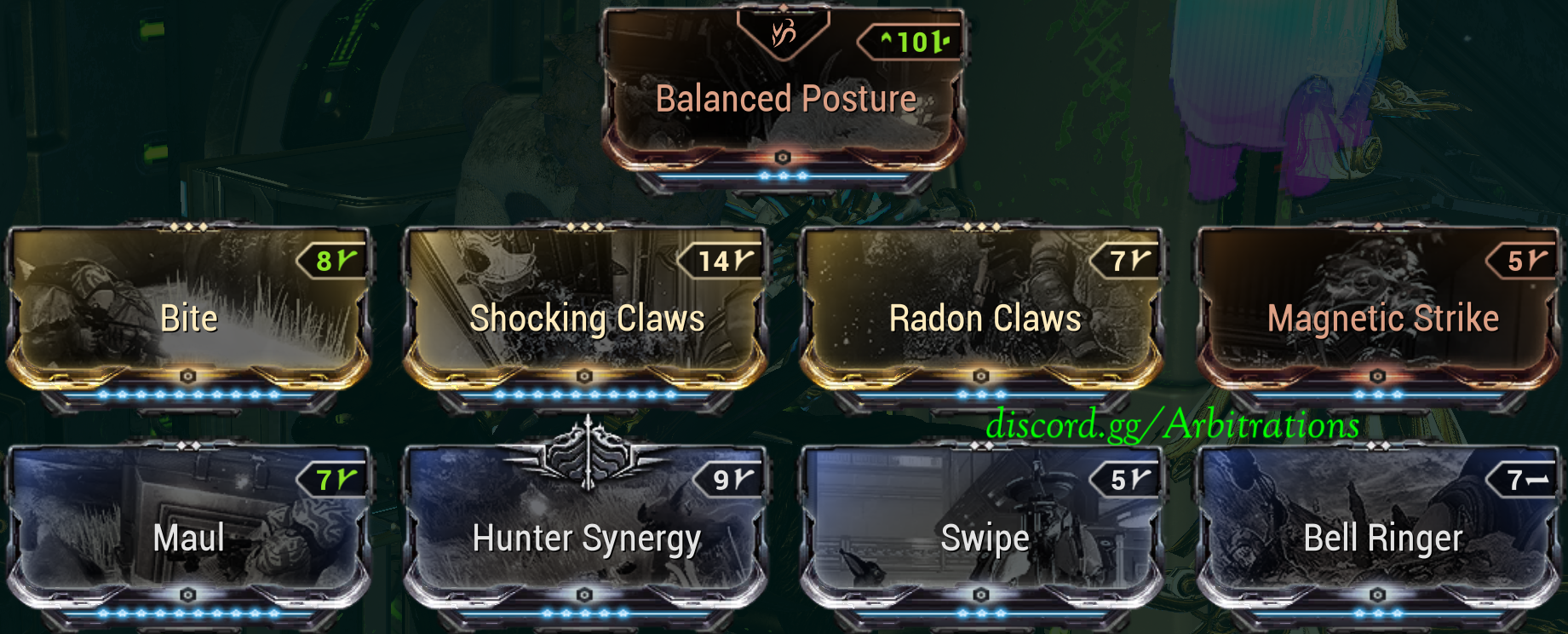Pick the Magnetic Strike mod
The image size is (1568, 634).
pos(1381,315)
